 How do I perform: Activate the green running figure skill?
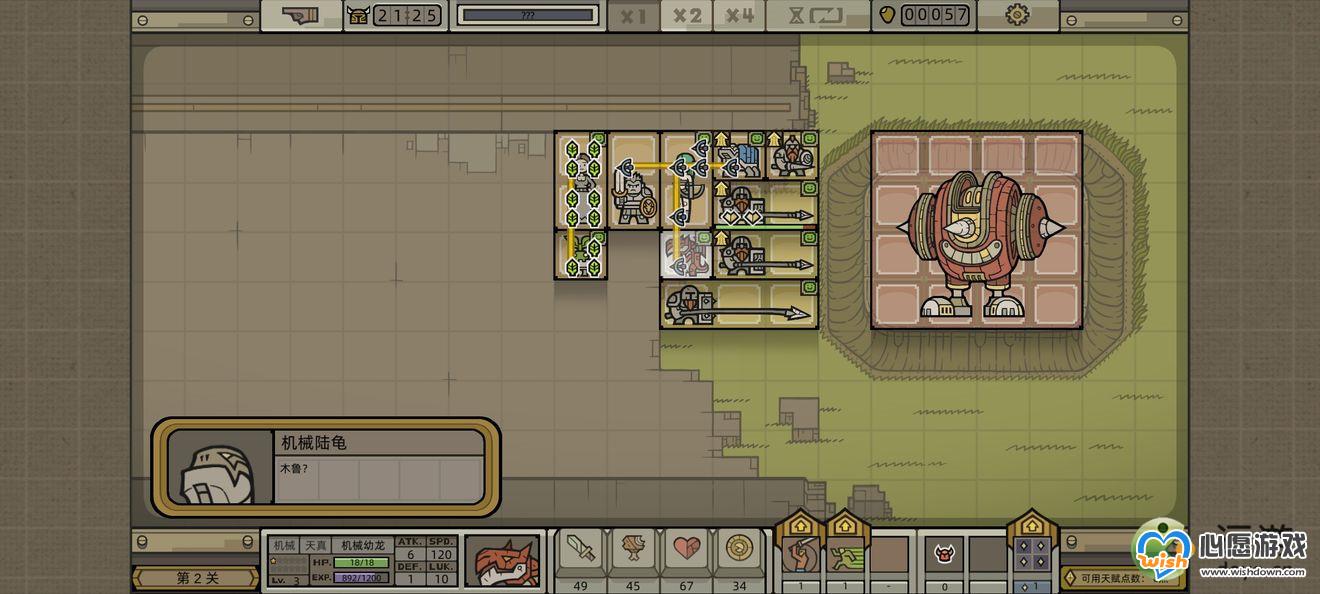[844, 553]
